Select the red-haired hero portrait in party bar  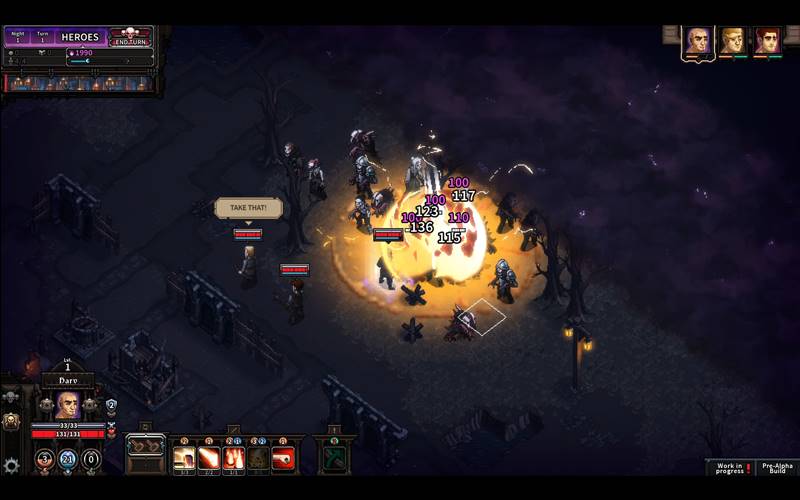click(767, 41)
